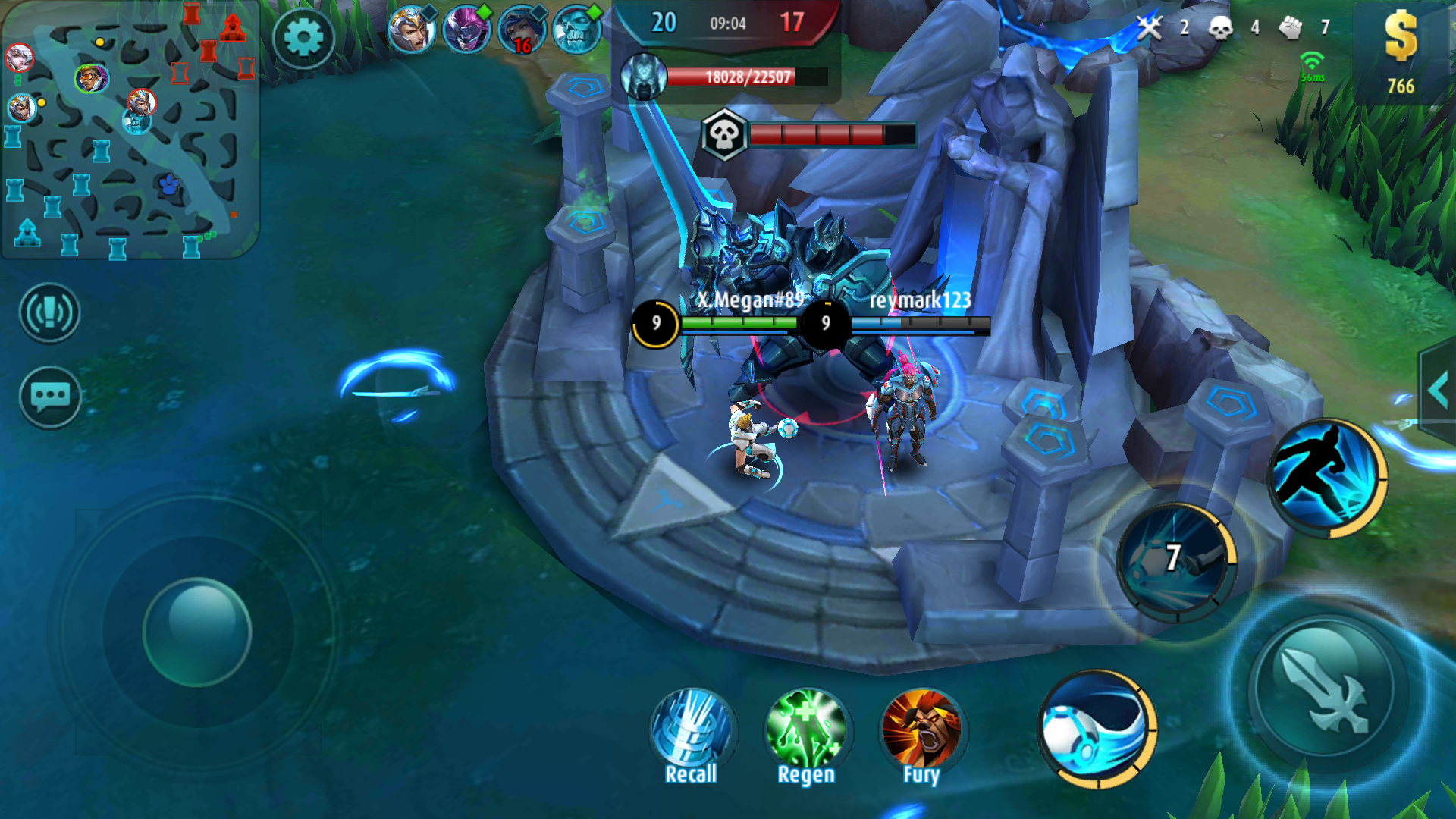1456x819 pixels.
Task: Select the purple-haired hero portrait
Action: coord(466,30)
